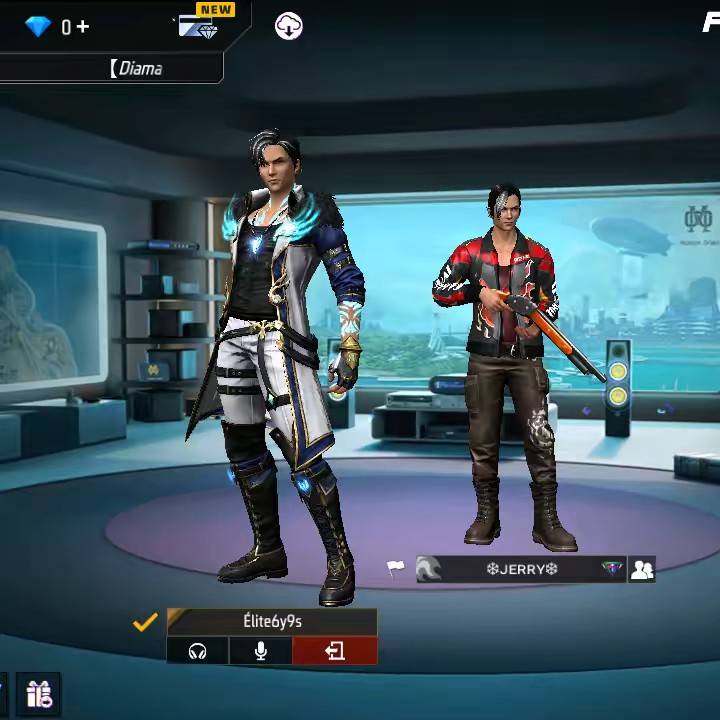Image resolution: width=720 pixels, height=720 pixels.
Task: Click the friends icon beside JERRY's name
Action: coord(642,569)
